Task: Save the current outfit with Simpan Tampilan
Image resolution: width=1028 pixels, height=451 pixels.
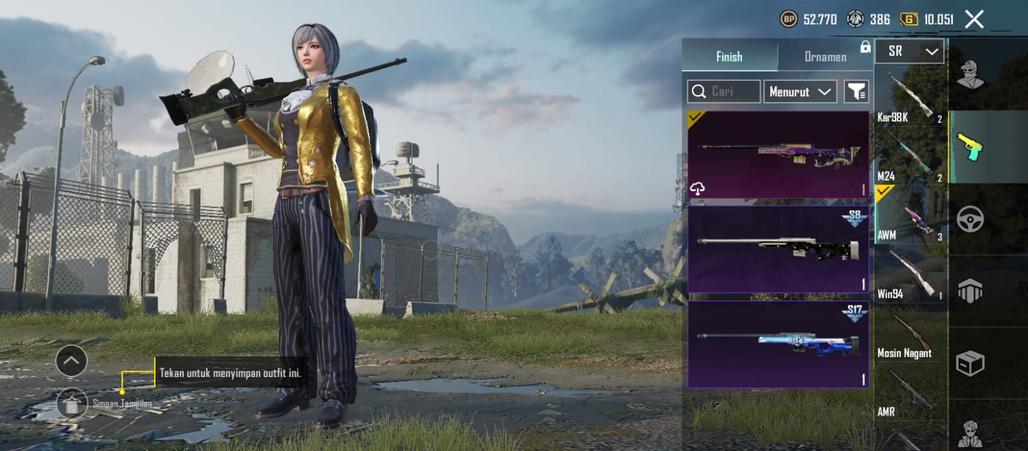Action: 72,403
